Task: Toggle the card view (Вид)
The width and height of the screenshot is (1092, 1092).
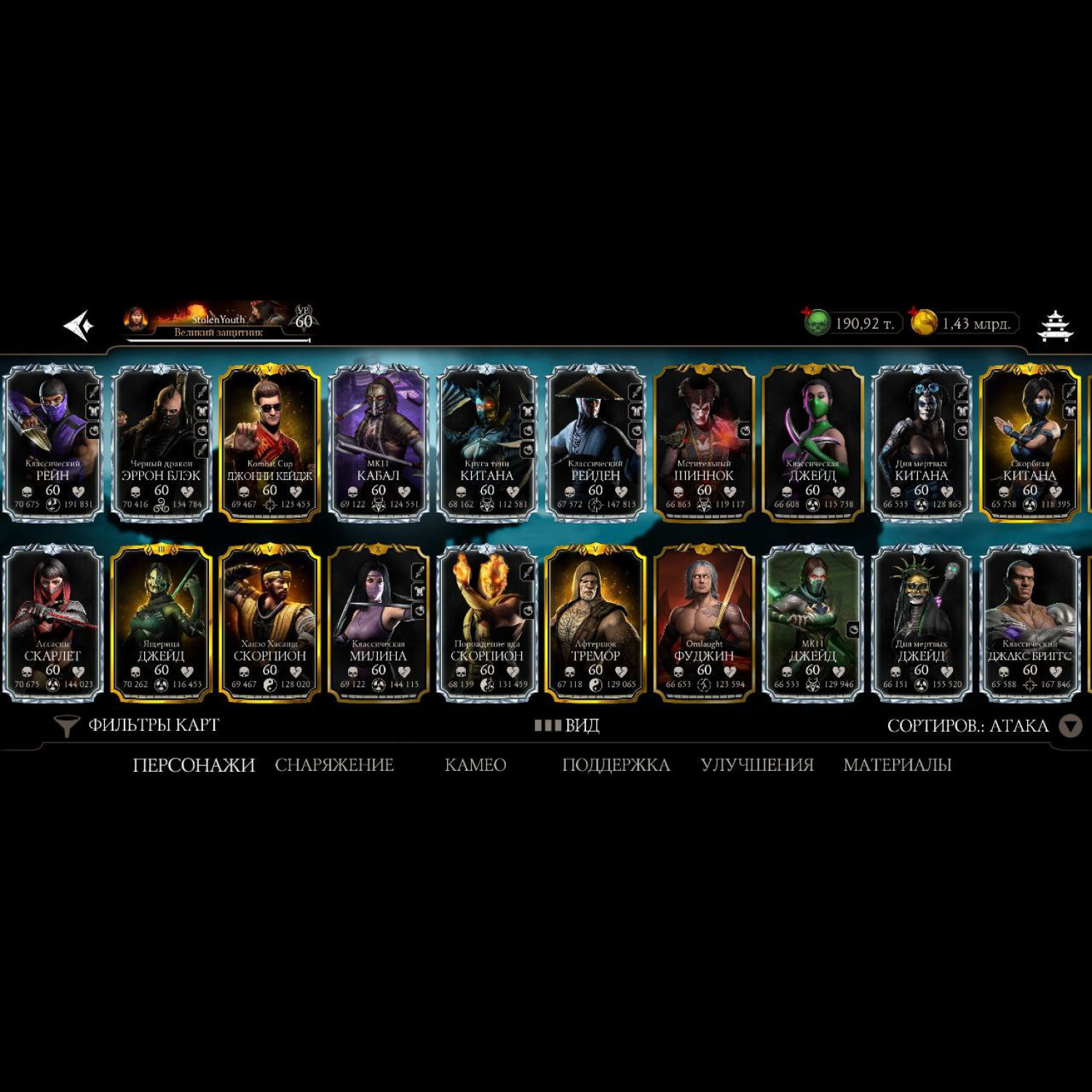Action: pos(567,725)
